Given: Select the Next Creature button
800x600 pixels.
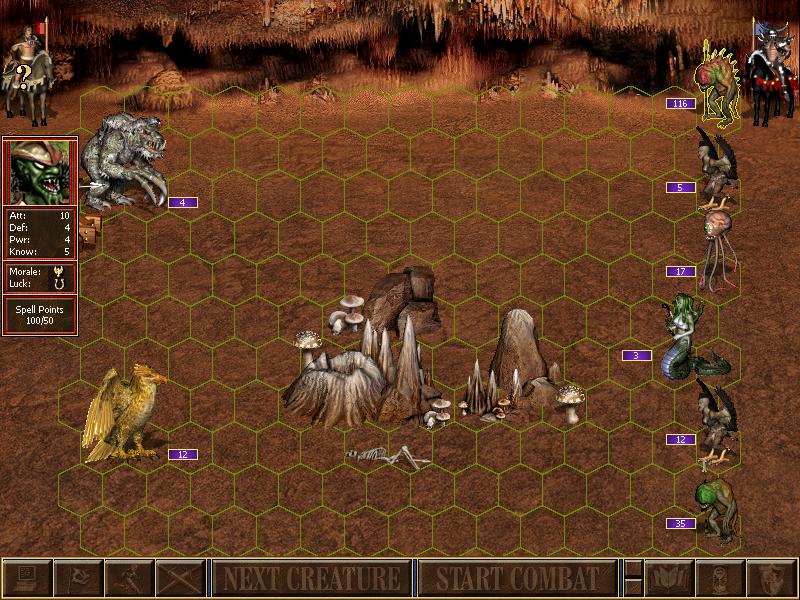Looking at the screenshot, I should click(311, 578).
